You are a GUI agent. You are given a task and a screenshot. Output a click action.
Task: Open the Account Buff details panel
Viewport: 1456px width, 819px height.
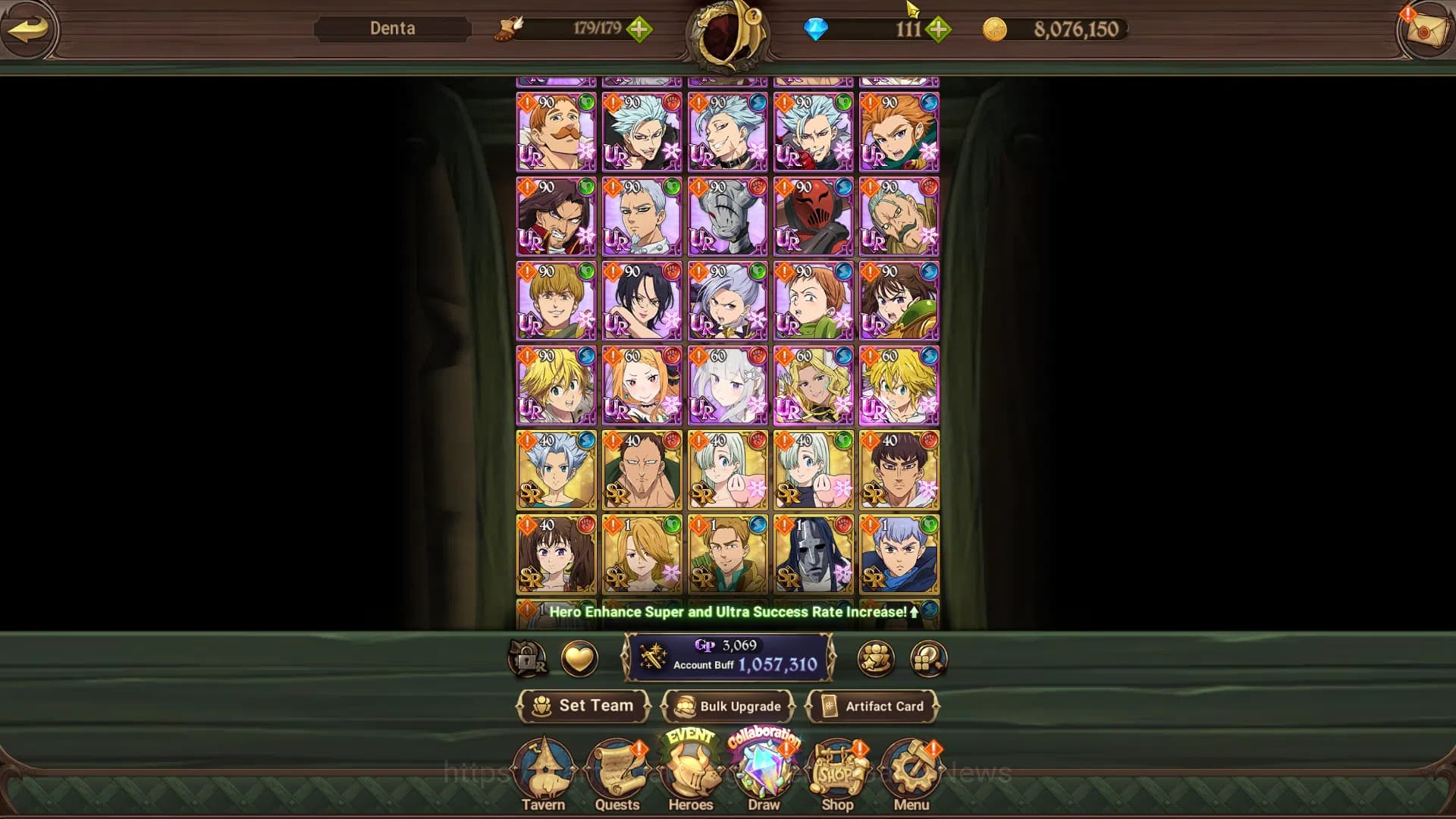click(x=728, y=658)
